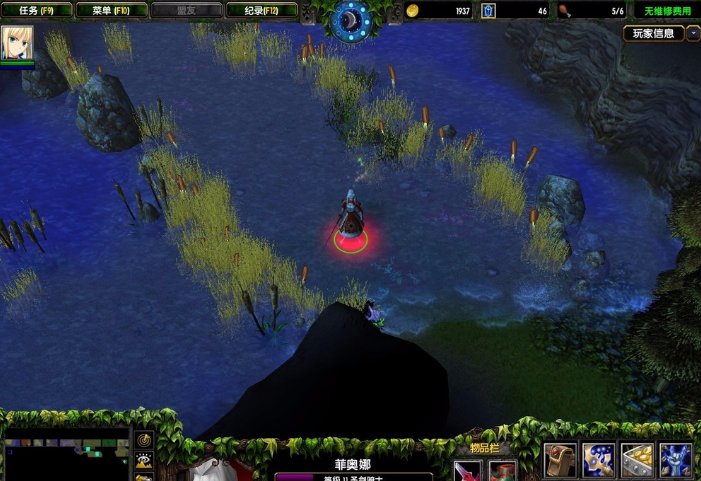The image size is (701, 481).
Task: Open the 纪录 (F12) log menu
Action: point(263,11)
